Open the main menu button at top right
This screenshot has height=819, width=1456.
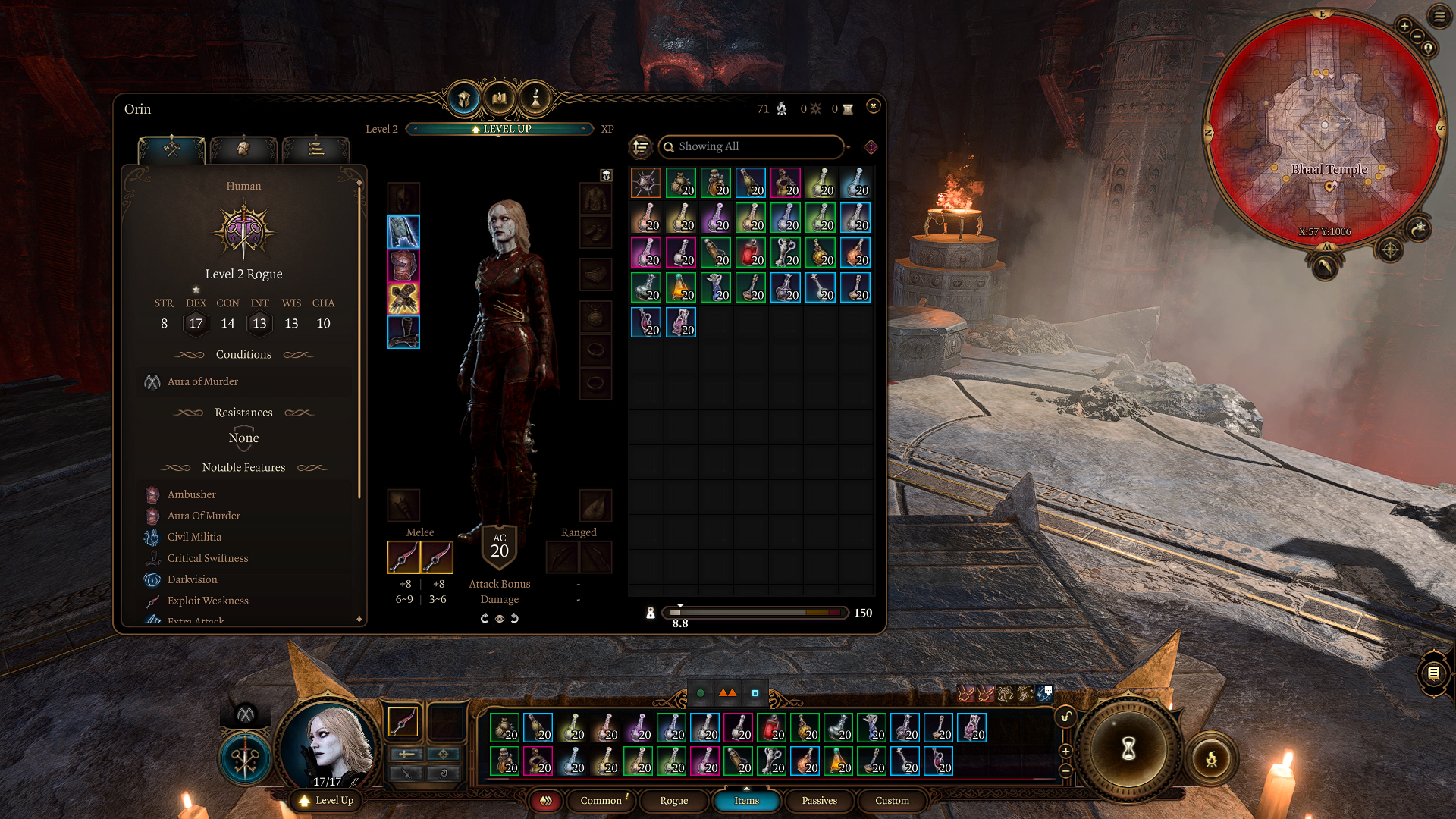coord(1439,16)
